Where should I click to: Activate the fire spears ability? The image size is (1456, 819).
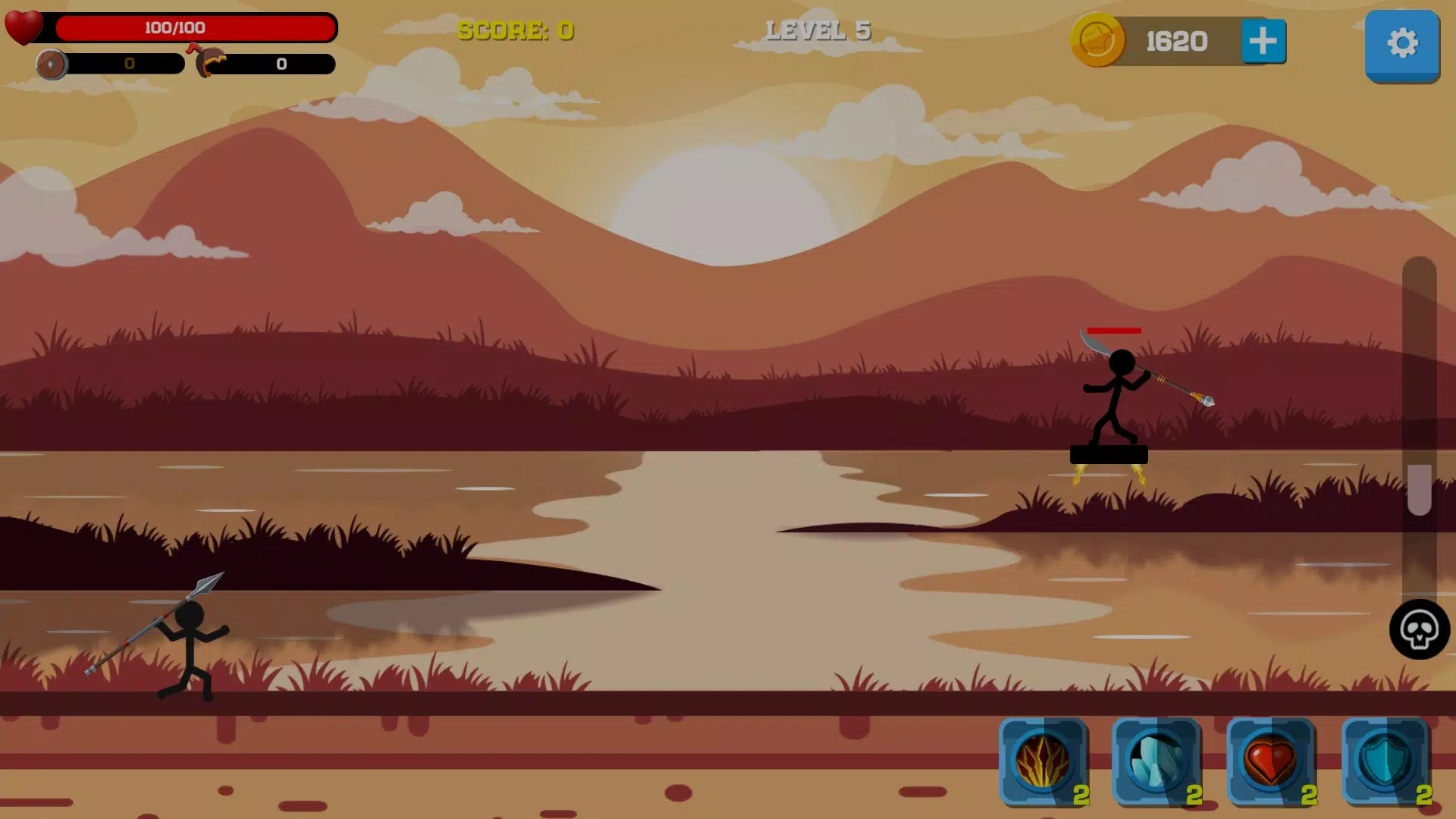[1043, 761]
